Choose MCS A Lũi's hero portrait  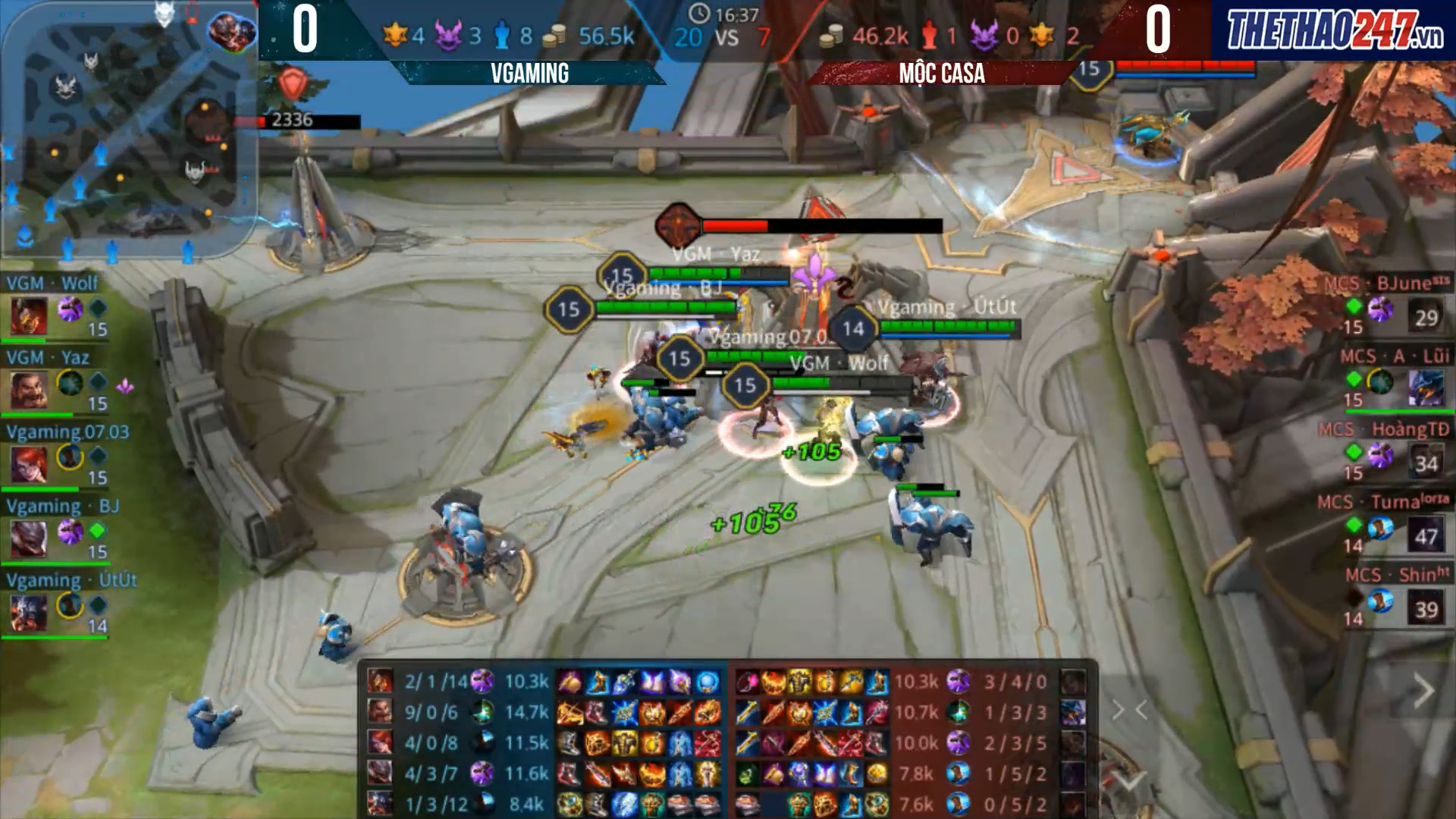1426,389
